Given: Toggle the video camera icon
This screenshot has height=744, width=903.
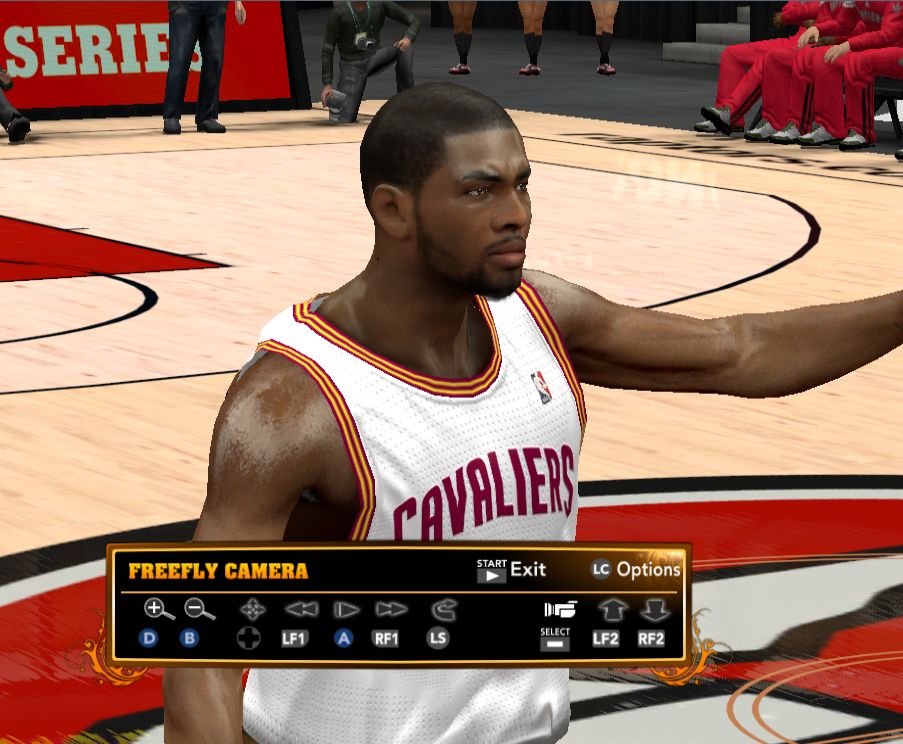Looking at the screenshot, I should click(x=561, y=609).
